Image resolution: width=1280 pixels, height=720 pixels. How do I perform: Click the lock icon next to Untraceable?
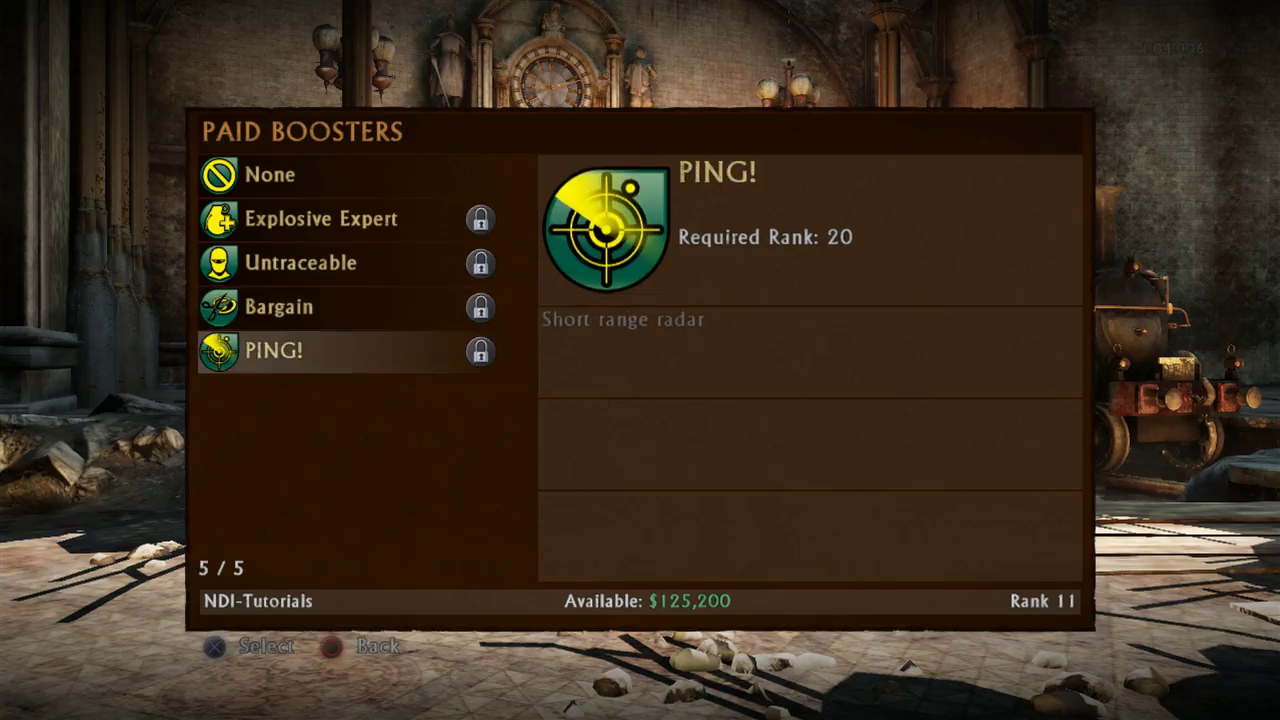(480, 263)
